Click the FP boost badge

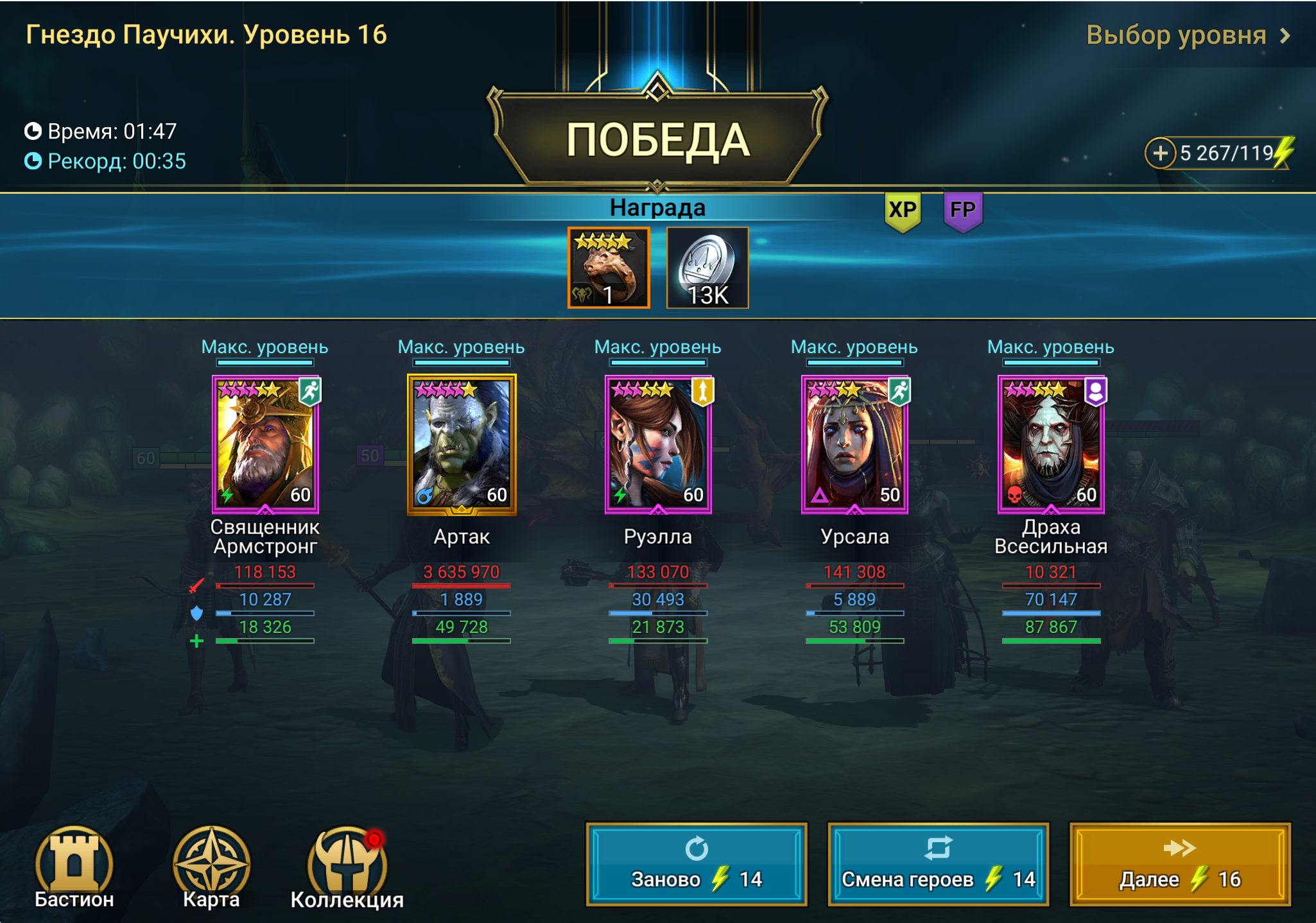962,211
